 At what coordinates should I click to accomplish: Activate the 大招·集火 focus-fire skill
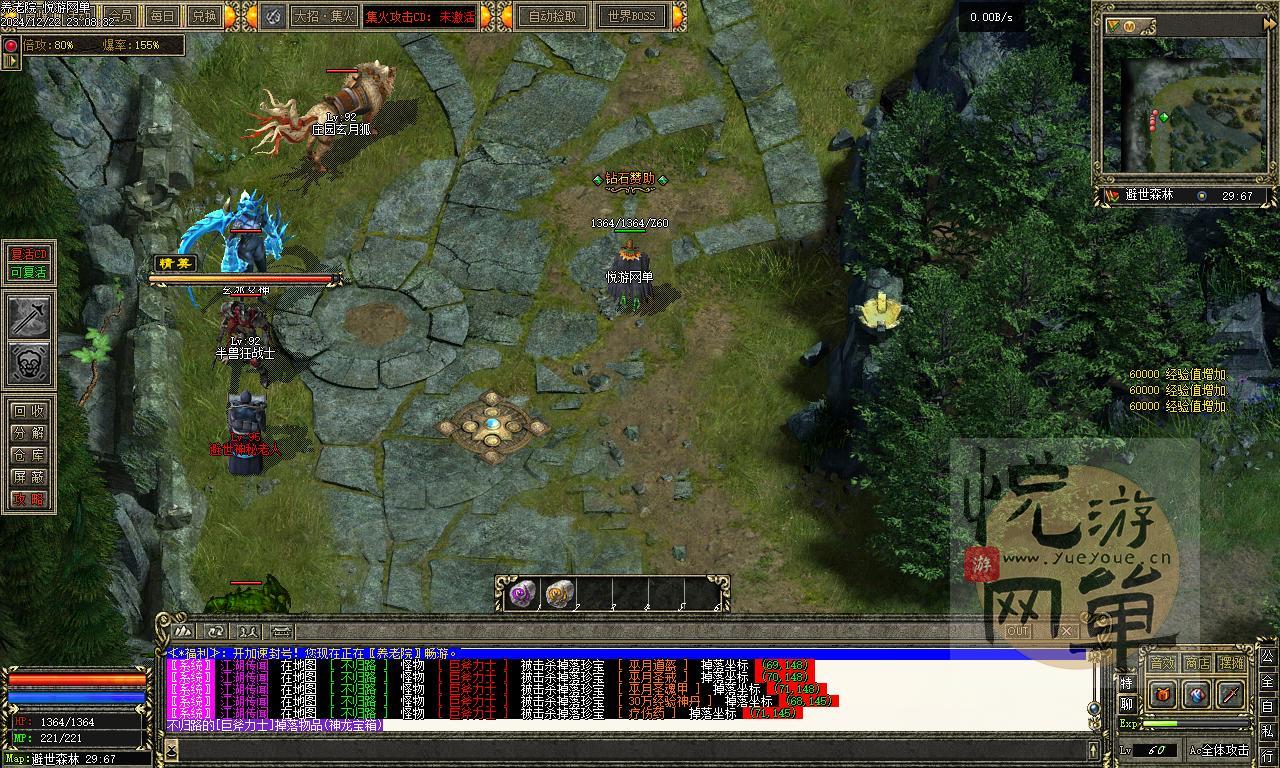click(x=323, y=16)
